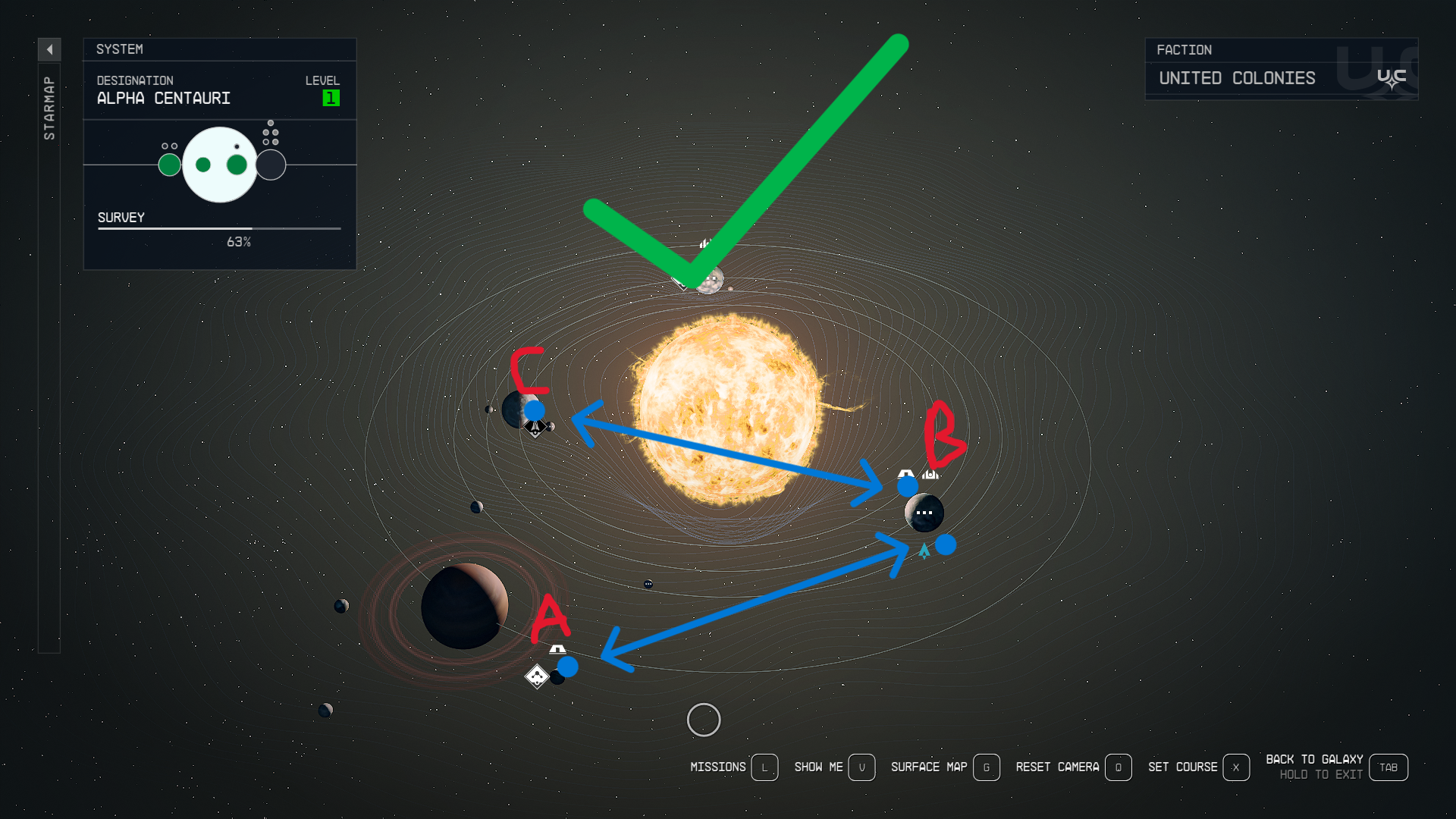Screen dimensions: 1456x819
Task: Click the settlement icon above planet A
Action: click(x=558, y=650)
